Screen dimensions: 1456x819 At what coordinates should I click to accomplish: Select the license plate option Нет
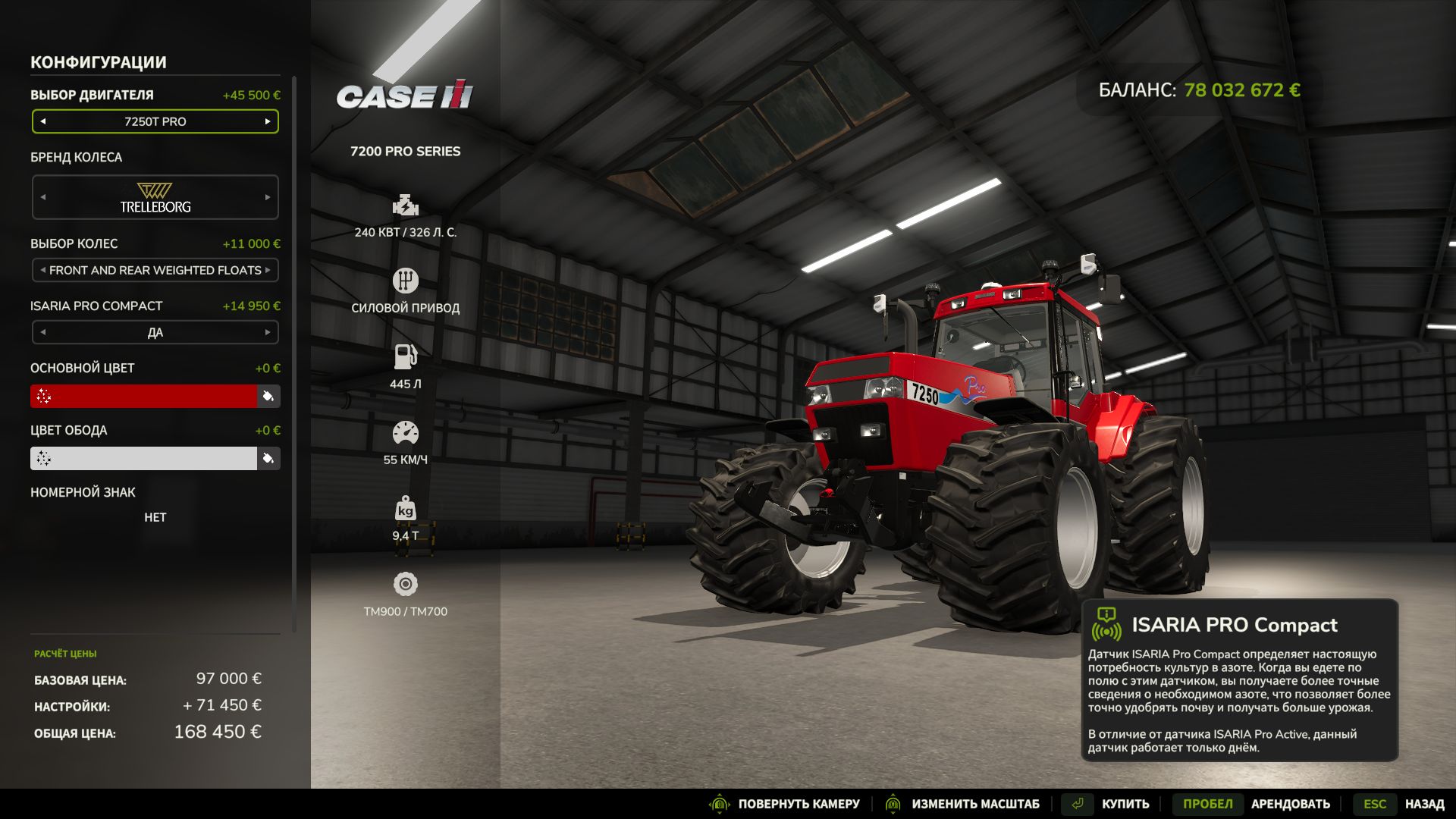pos(155,517)
